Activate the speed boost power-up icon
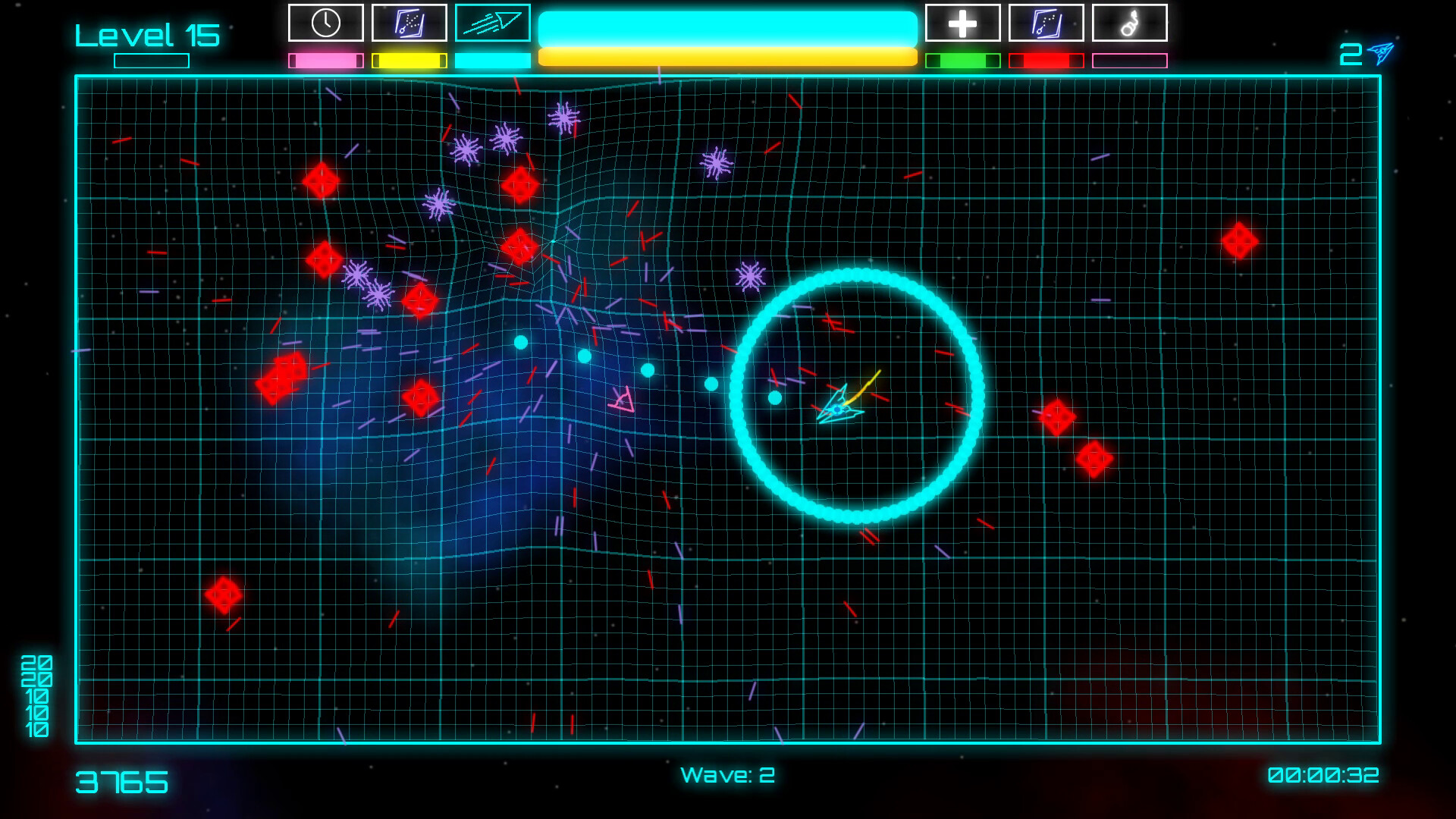 [493, 23]
